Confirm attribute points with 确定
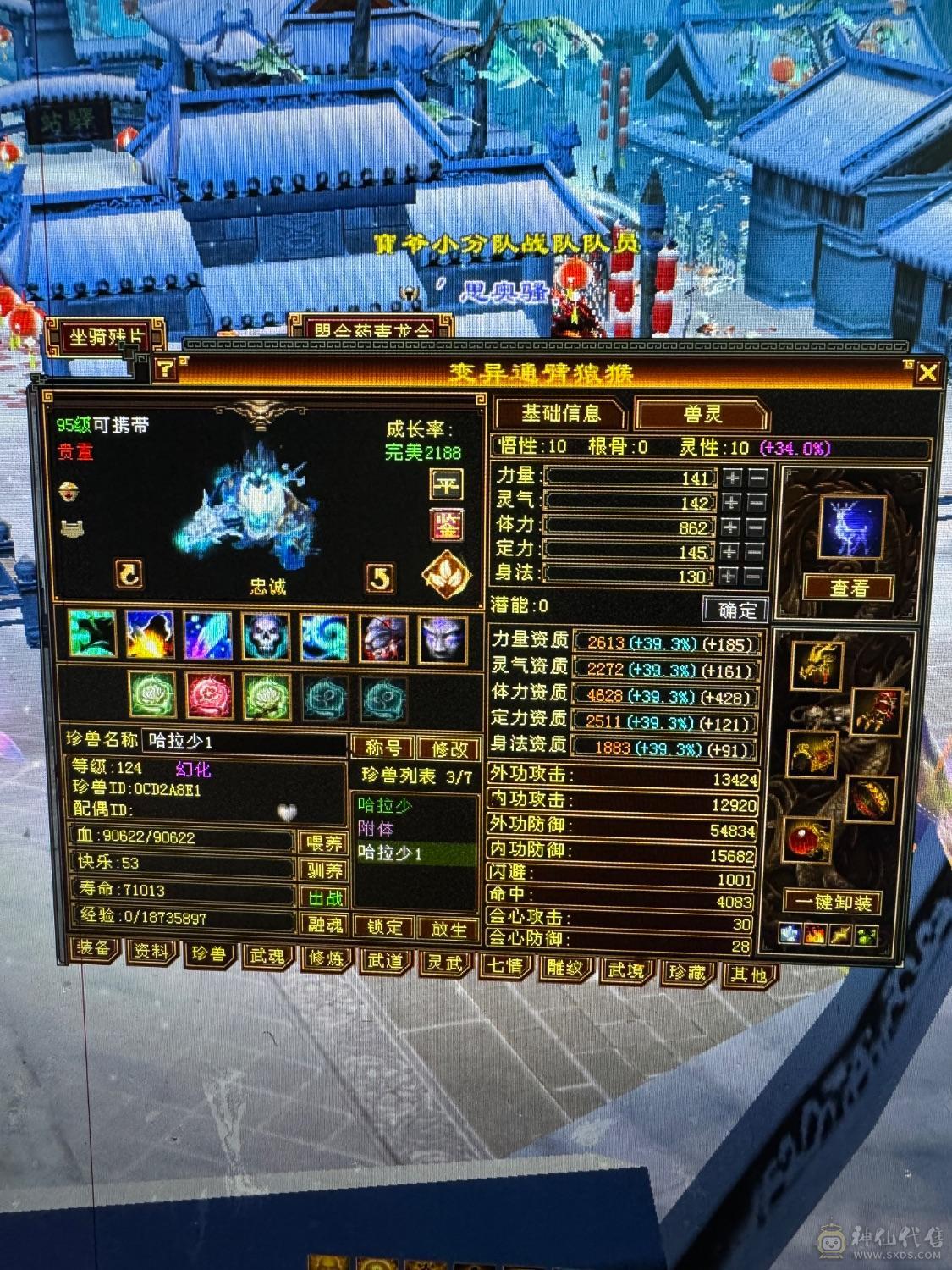The height and width of the screenshot is (1270, 952). (735, 610)
